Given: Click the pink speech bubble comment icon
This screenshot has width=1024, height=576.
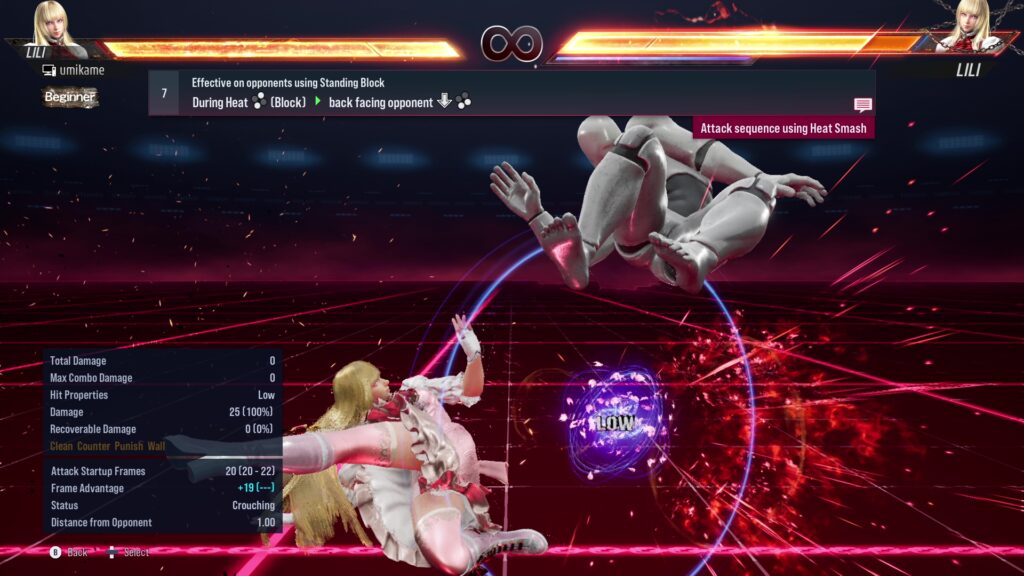Looking at the screenshot, I should [x=862, y=105].
